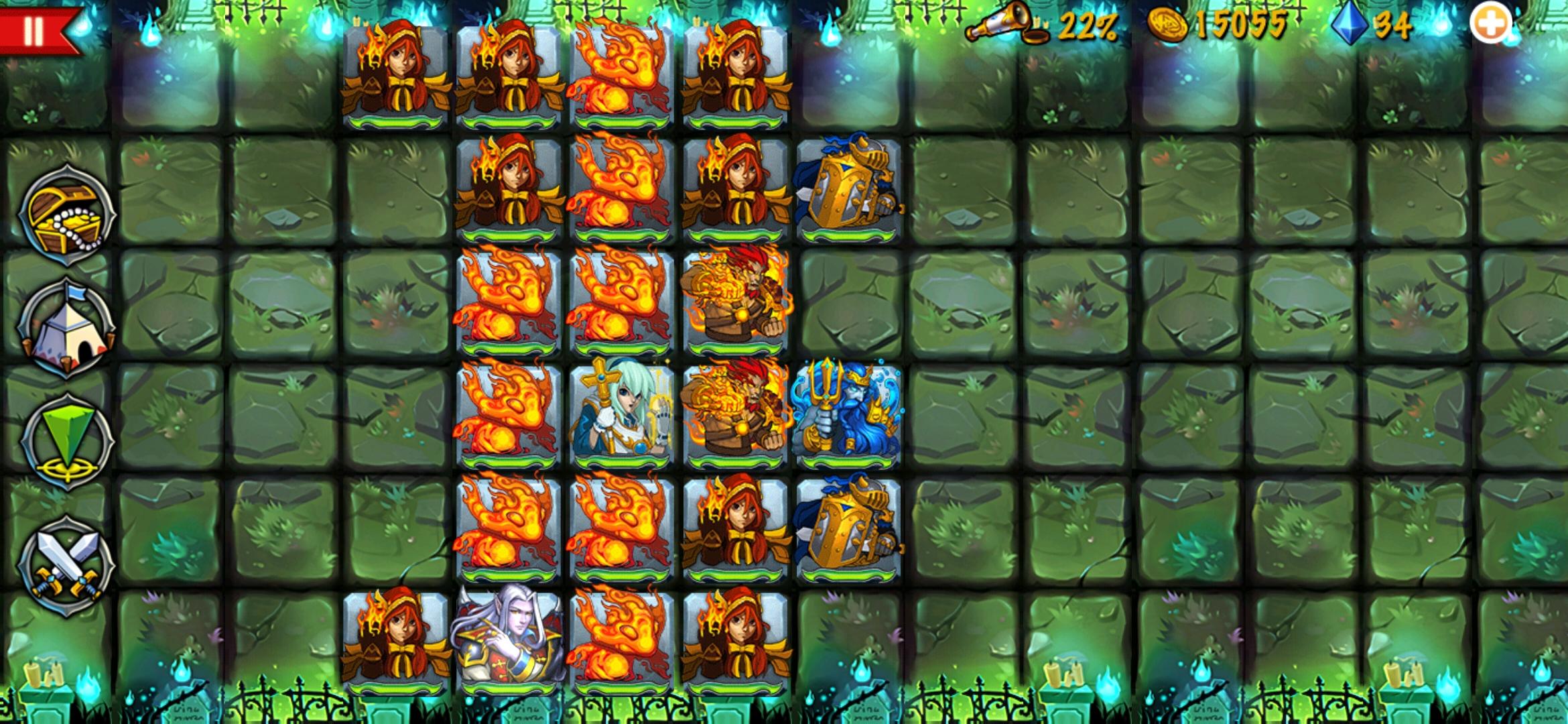Select the golden shield knight near top

point(848,191)
